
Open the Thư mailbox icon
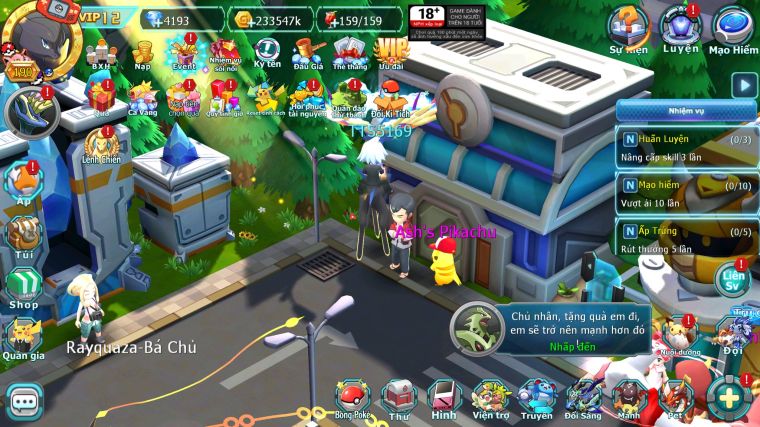click(x=399, y=398)
